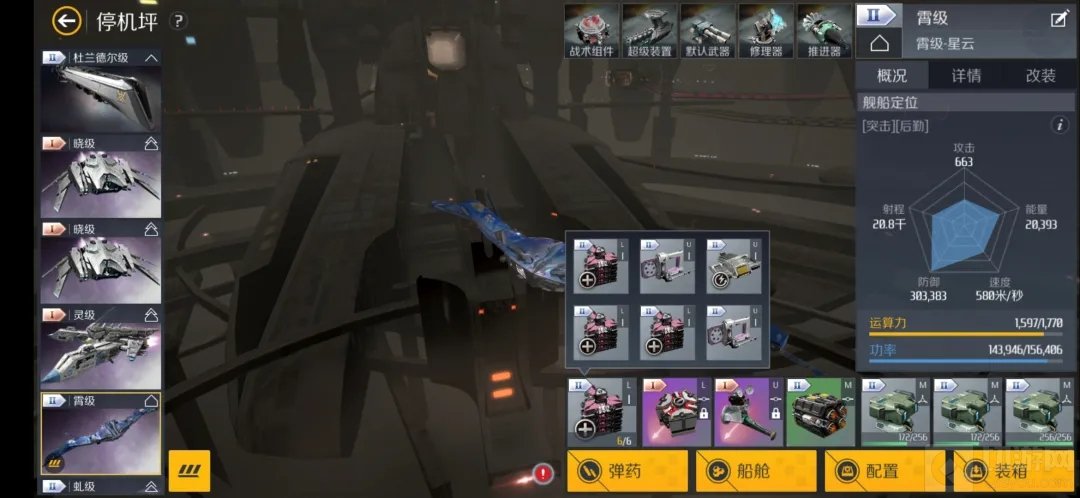Choose the 霄级 ship thumbnail
The width and height of the screenshot is (1080, 498).
coord(100,433)
